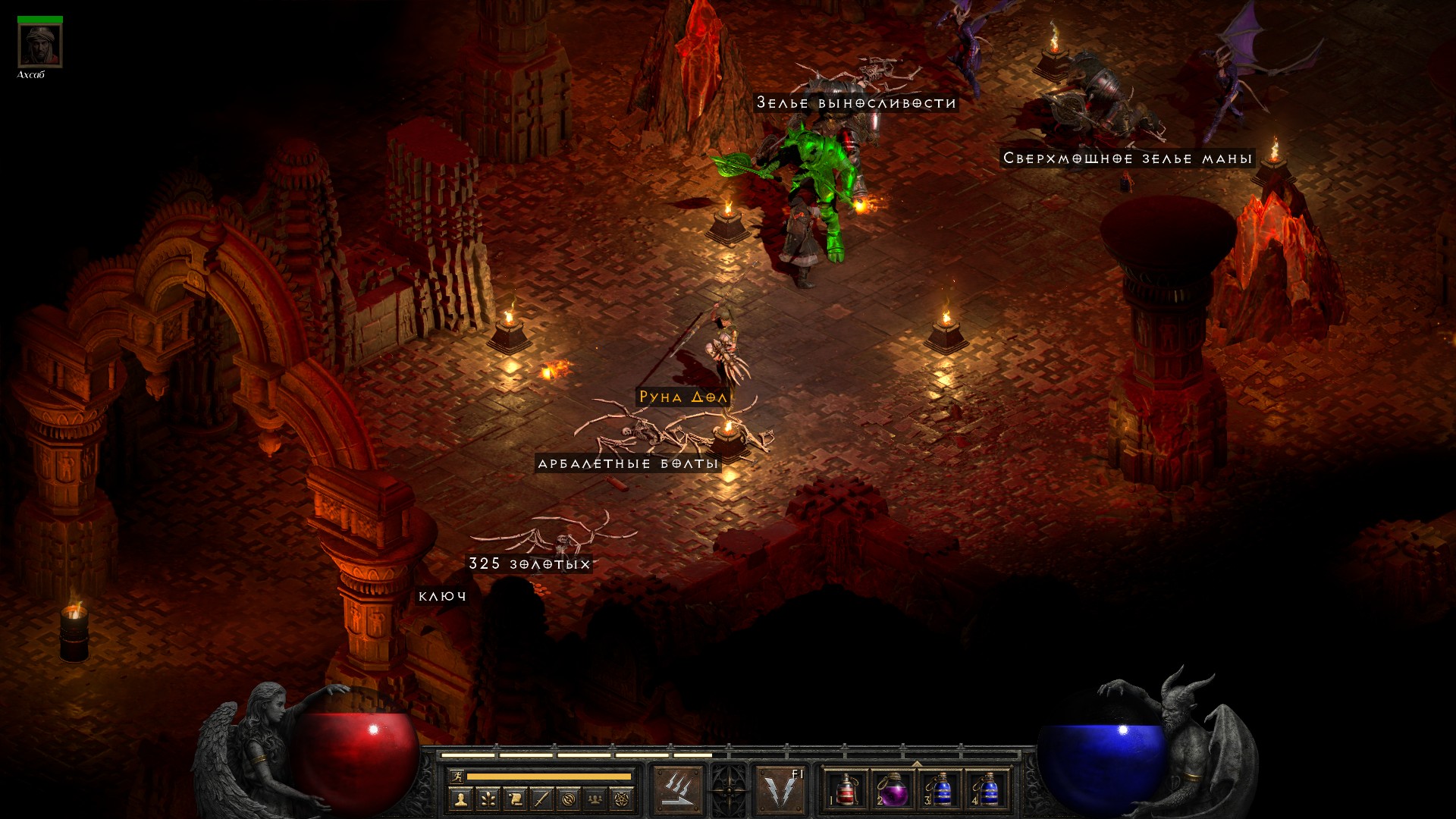Image resolution: width=1456 pixels, height=819 pixels.
Task: Use the blue mana potion in slot 3
Action: (x=940, y=789)
